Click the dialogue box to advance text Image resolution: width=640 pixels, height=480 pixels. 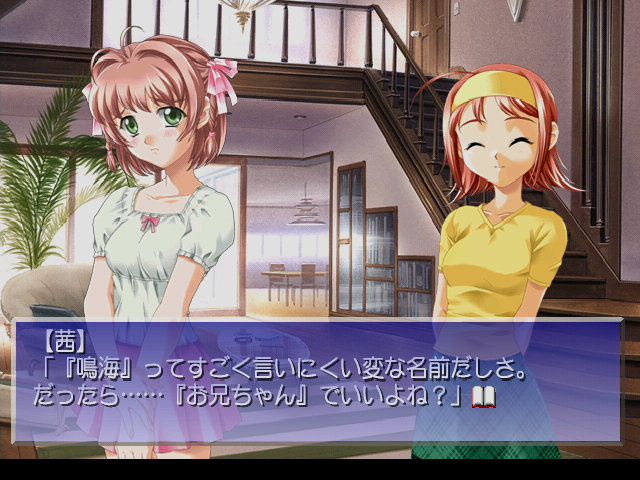(x=318, y=380)
